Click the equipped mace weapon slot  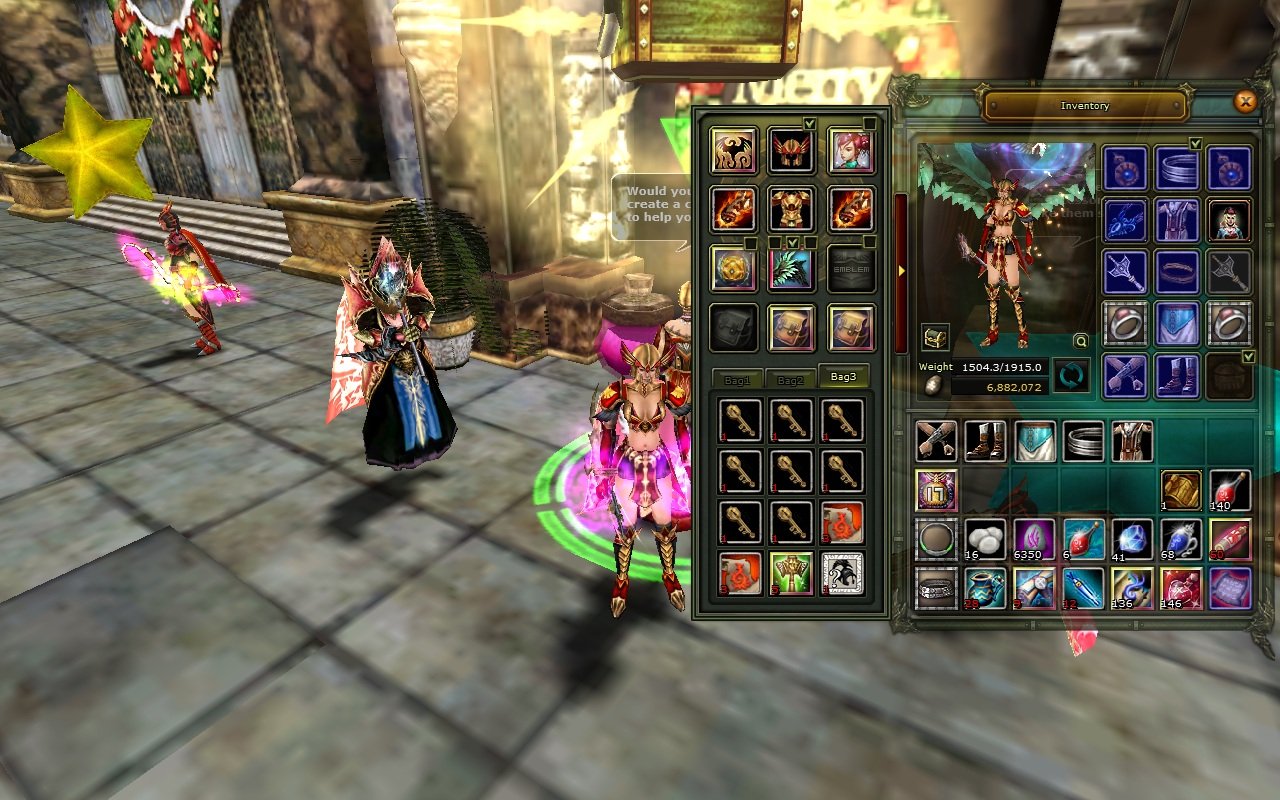(x=1124, y=272)
